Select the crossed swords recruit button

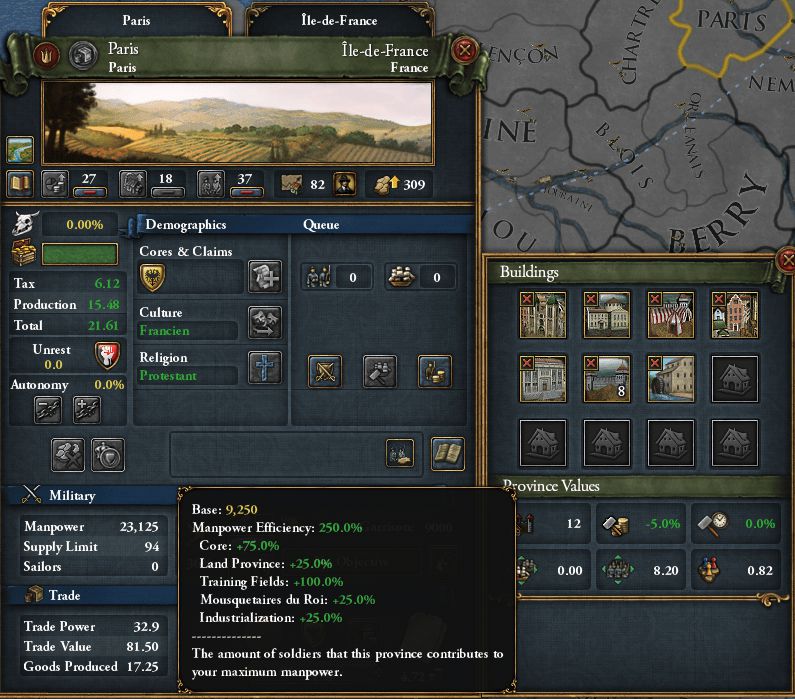click(325, 371)
